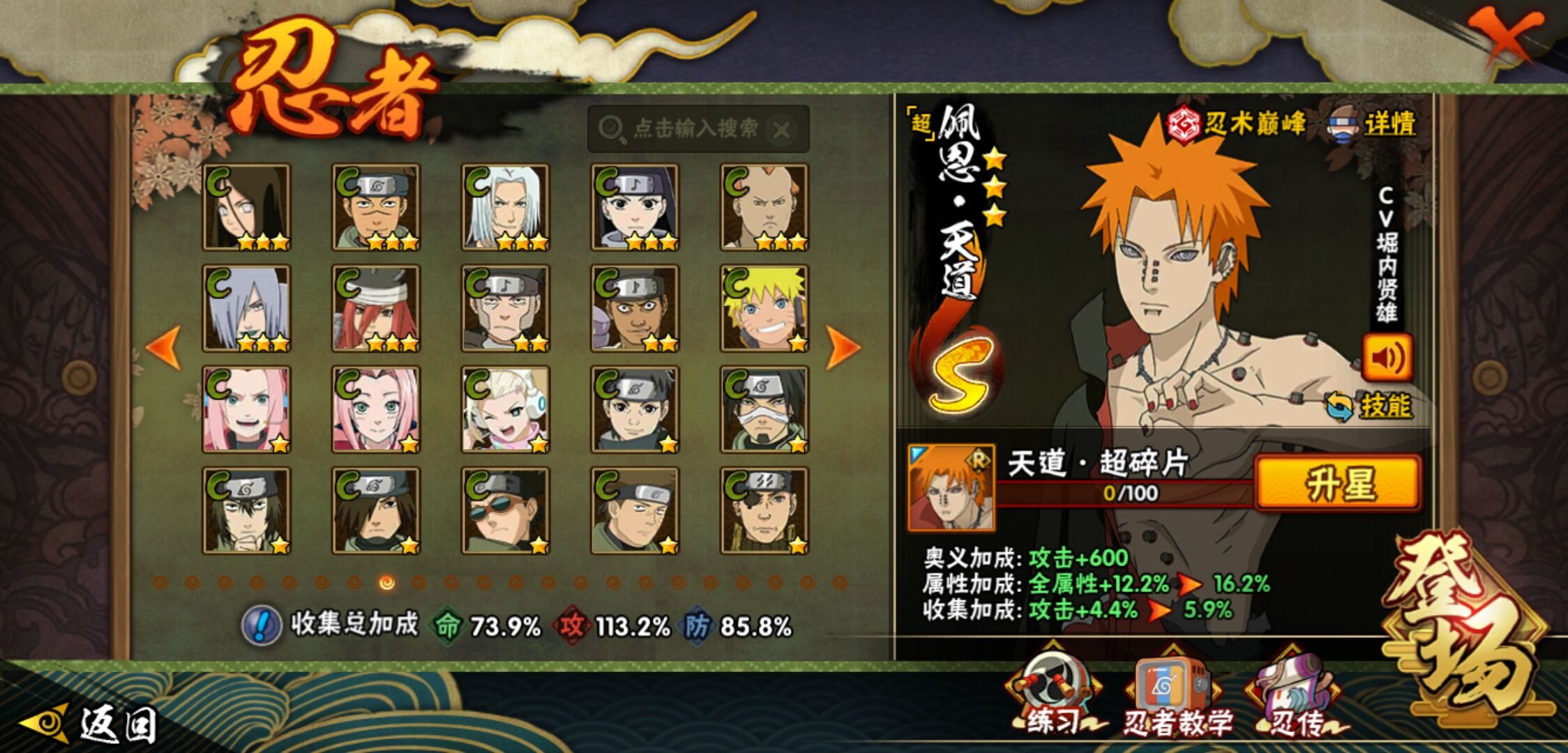The image size is (1568, 753).
Task: Select the 天道 fragment icon
Action: click(x=951, y=488)
